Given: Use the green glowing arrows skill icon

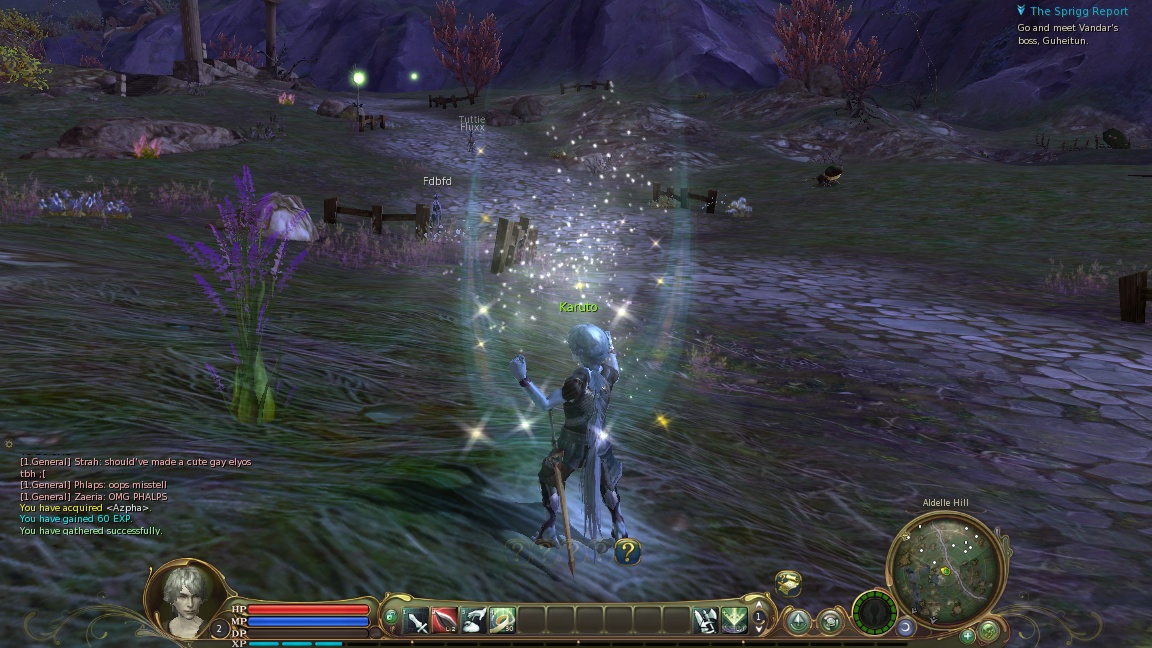Looking at the screenshot, I should click(735, 621).
